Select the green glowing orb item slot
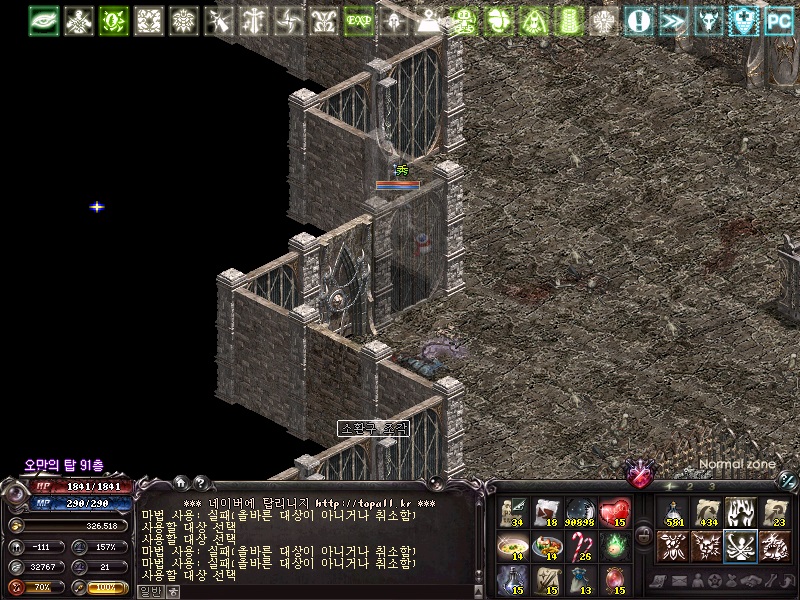This screenshot has width=800, height=600. (x=615, y=545)
